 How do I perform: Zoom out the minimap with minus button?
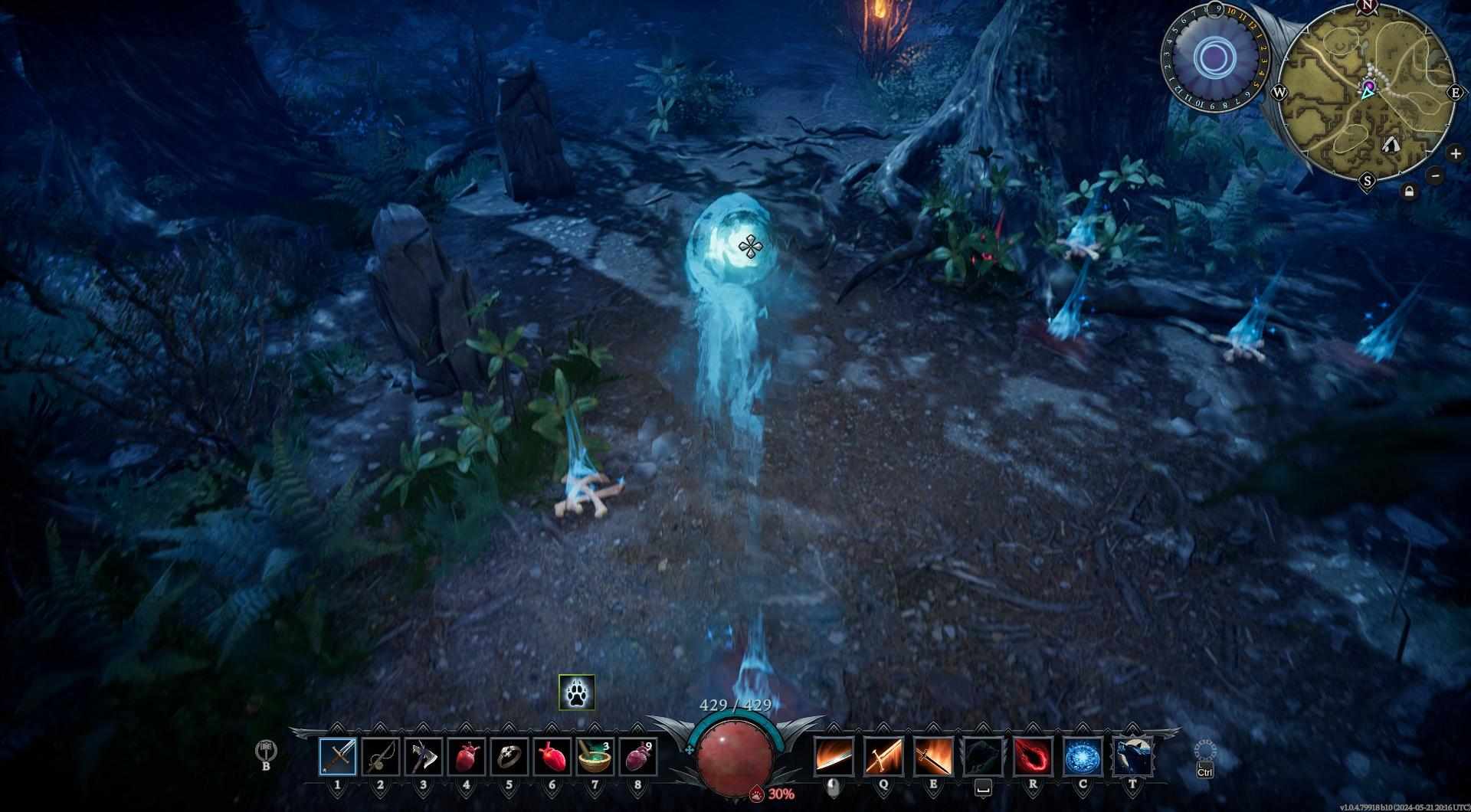(x=1436, y=175)
